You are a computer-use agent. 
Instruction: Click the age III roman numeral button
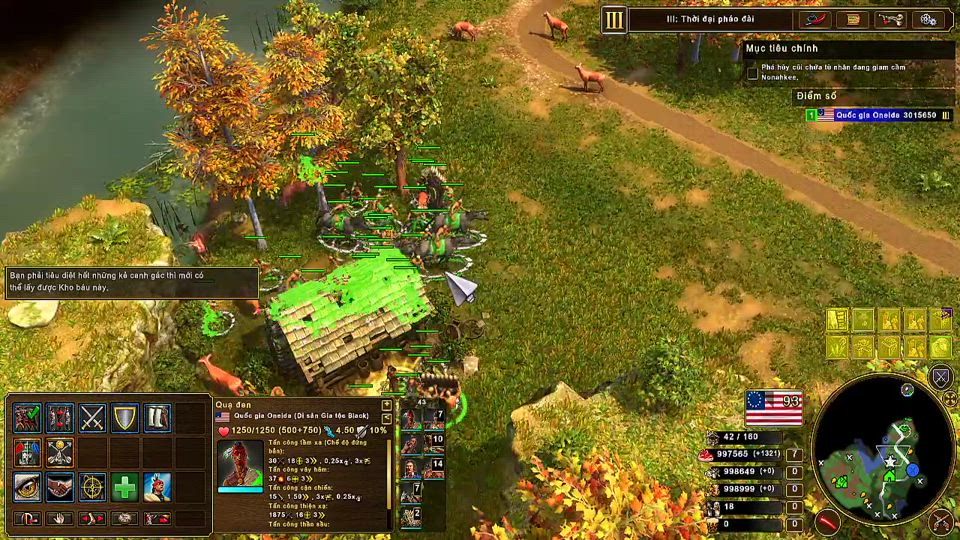[615, 19]
